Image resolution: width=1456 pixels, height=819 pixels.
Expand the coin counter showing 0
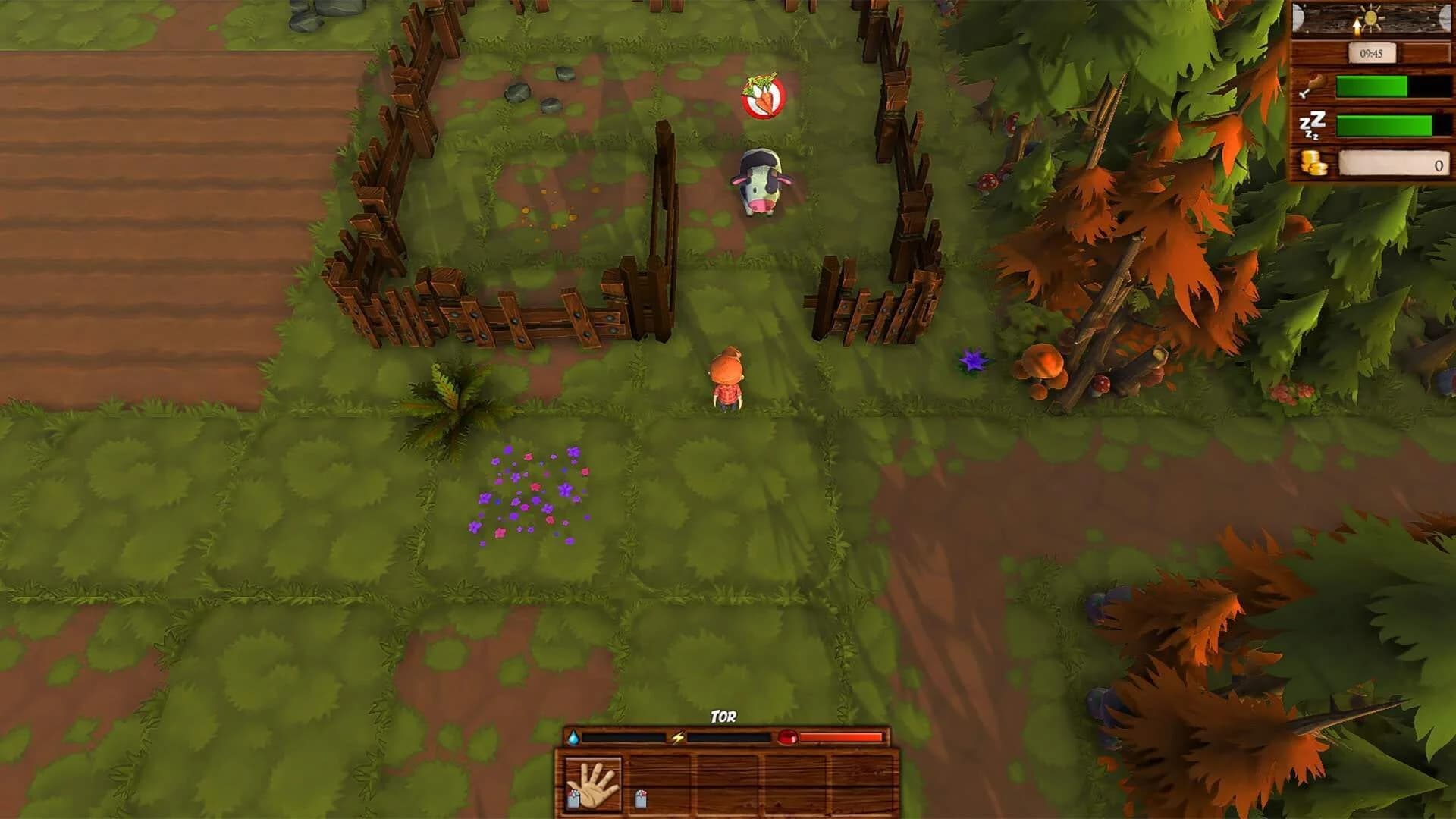coord(1395,163)
